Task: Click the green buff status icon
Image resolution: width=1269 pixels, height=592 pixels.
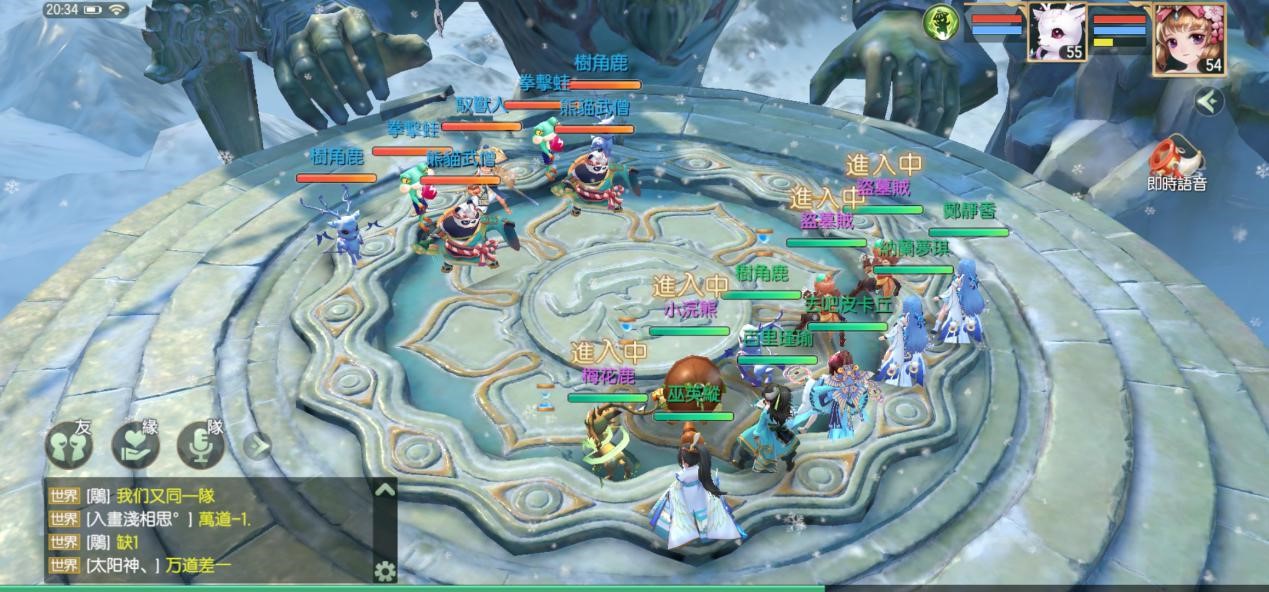Action: (939, 22)
